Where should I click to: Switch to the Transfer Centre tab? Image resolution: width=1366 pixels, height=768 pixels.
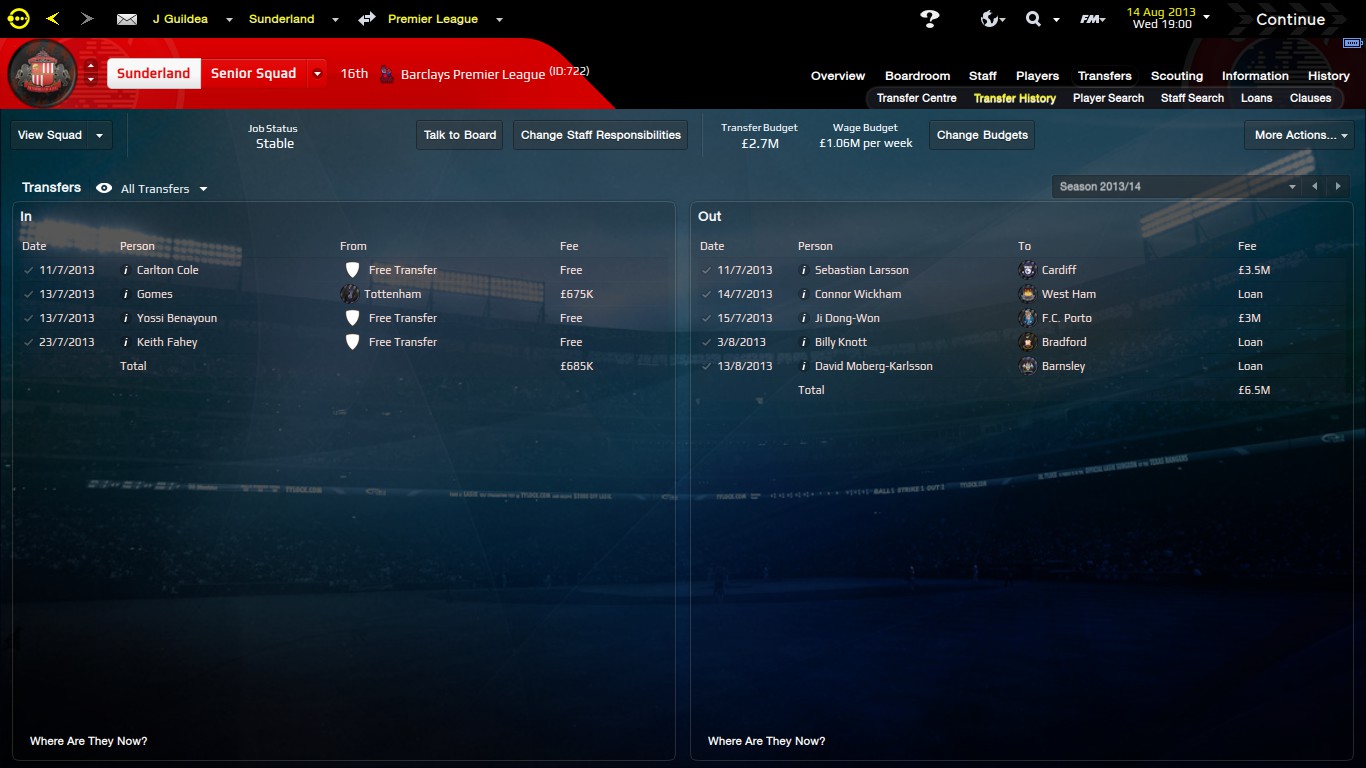tap(916, 98)
